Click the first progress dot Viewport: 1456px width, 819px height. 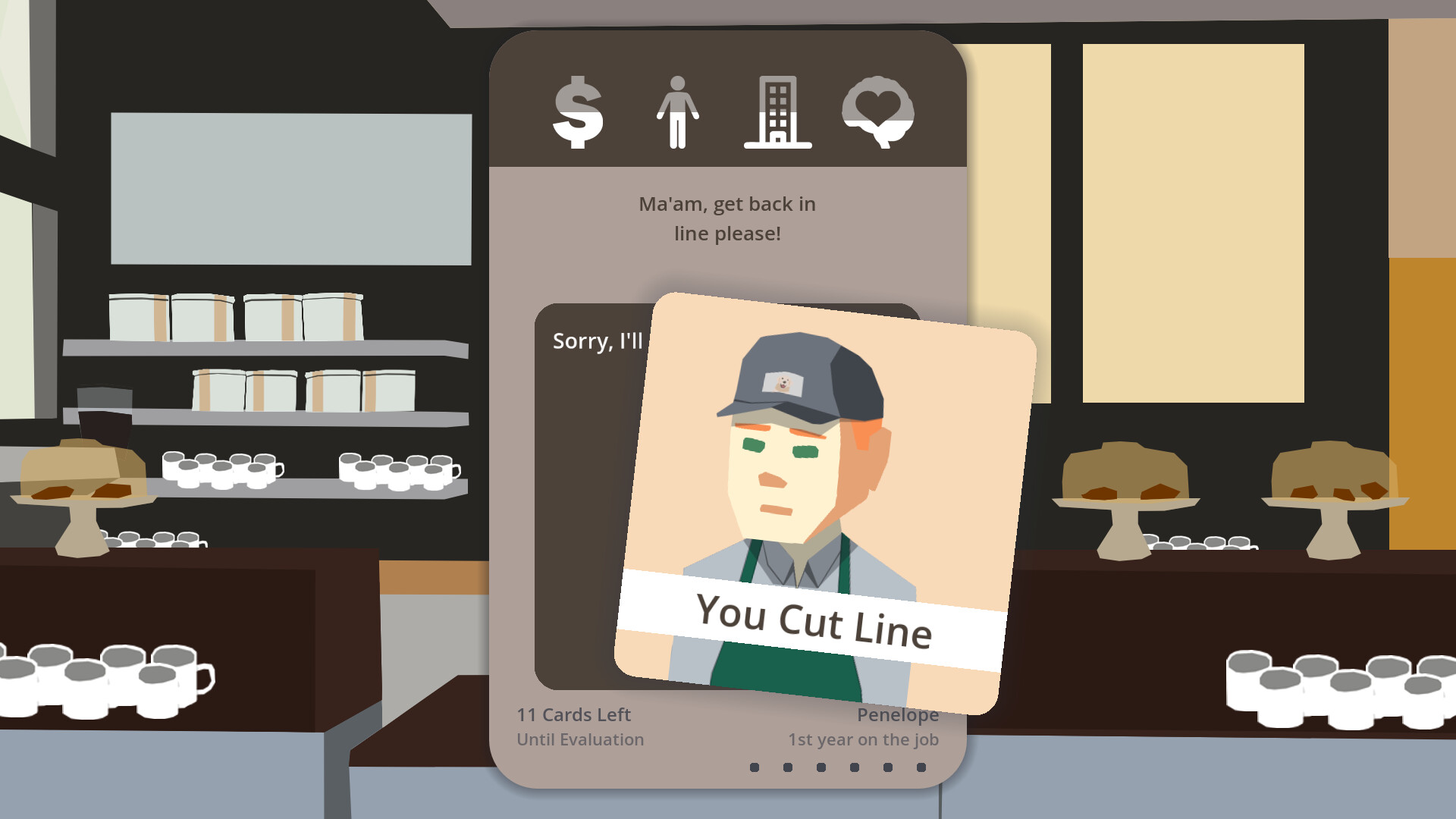[755, 768]
